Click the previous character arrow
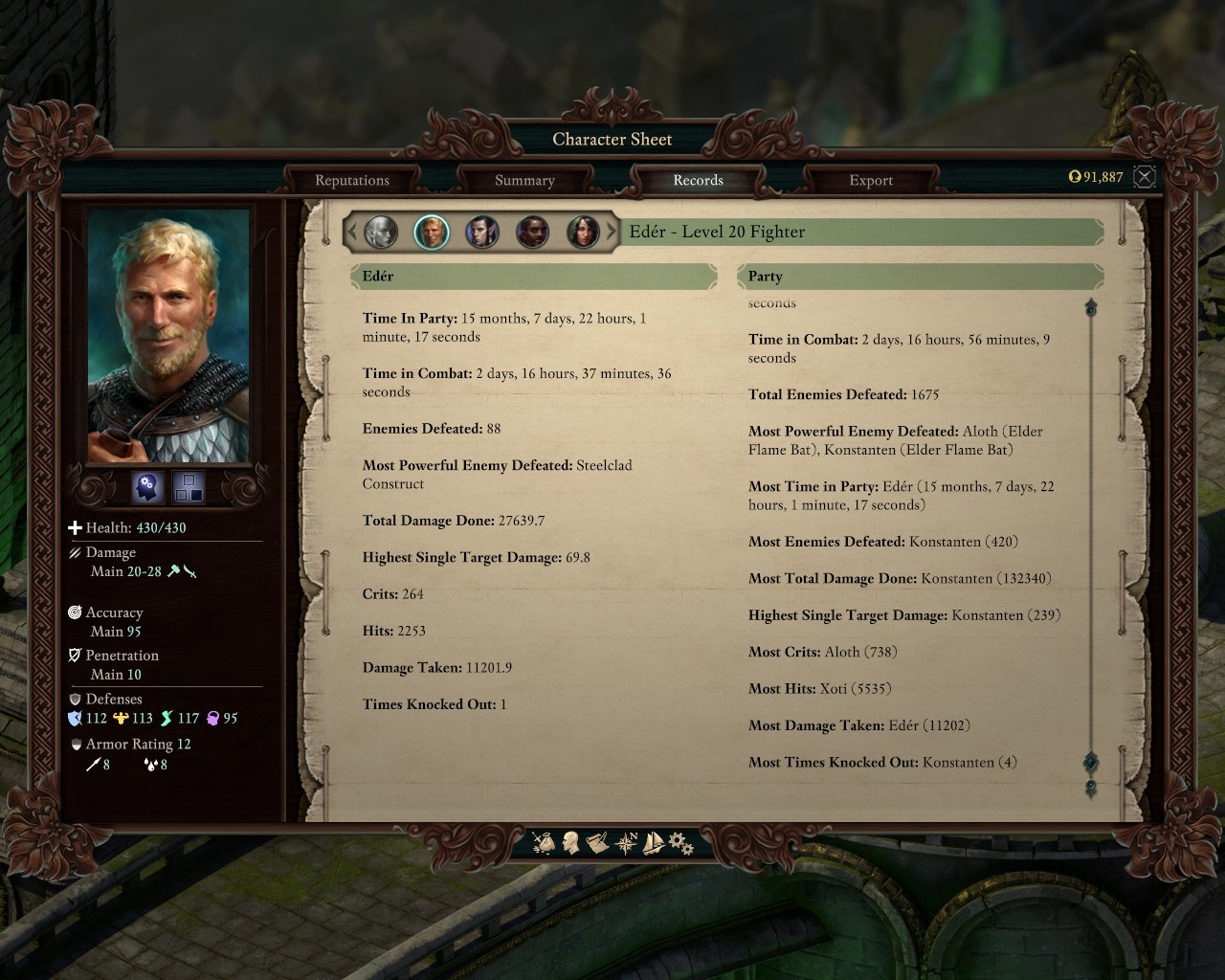This screenshot has width=1225, height=980. coord(352,232)
